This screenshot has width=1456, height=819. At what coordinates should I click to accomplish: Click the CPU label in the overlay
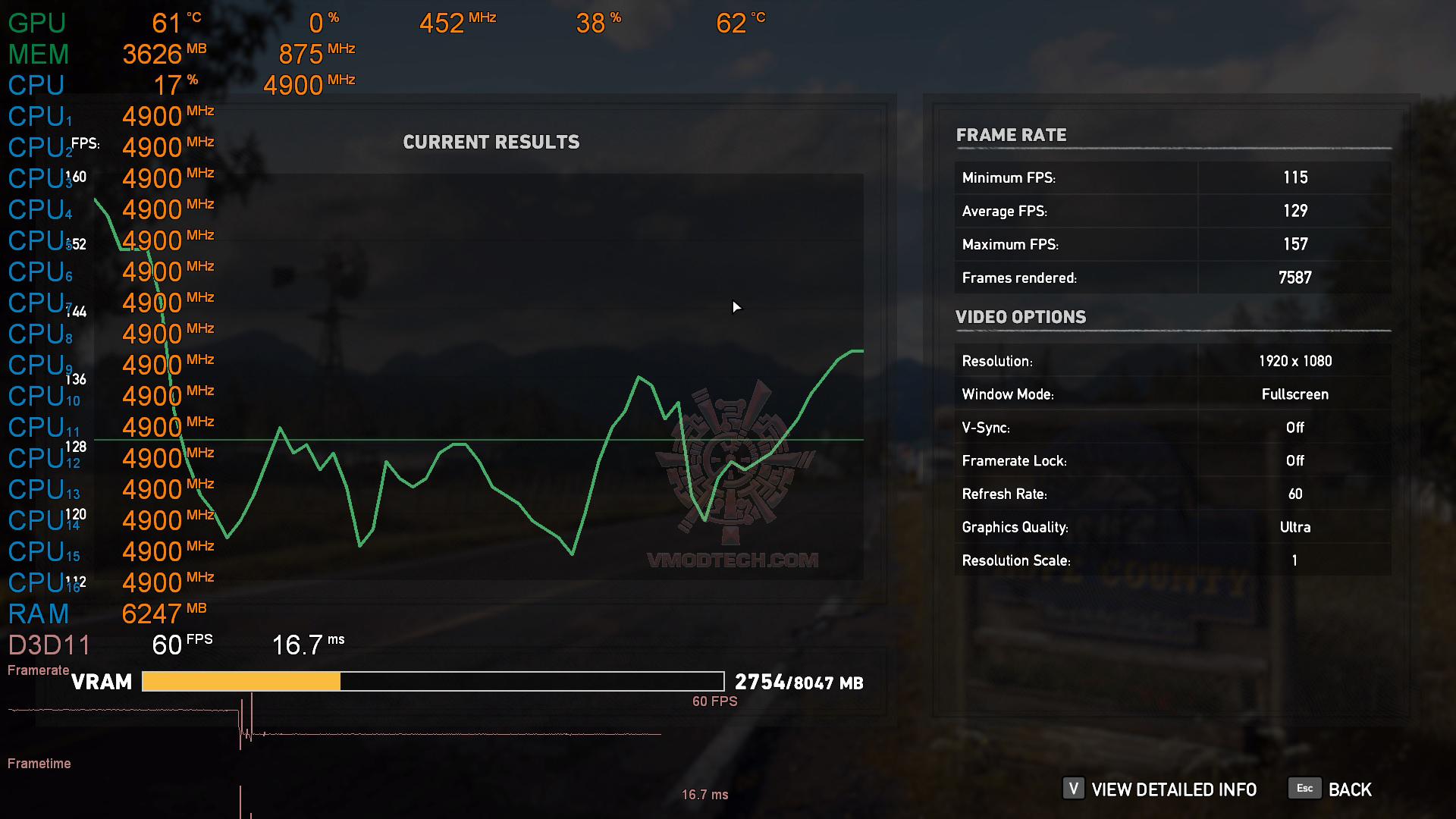point(35,85)
